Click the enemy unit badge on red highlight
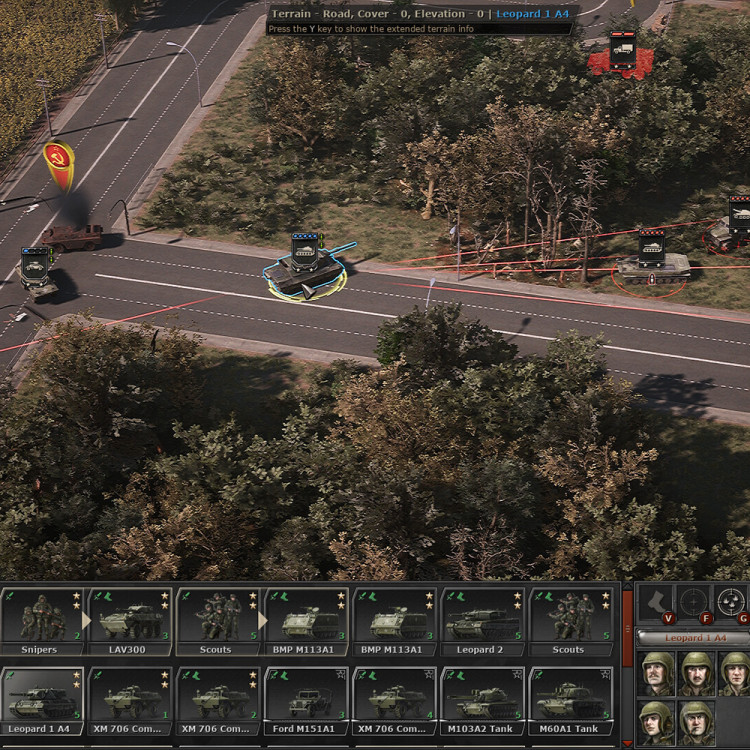The image size is (750, 750). click(x=622, y=49)
